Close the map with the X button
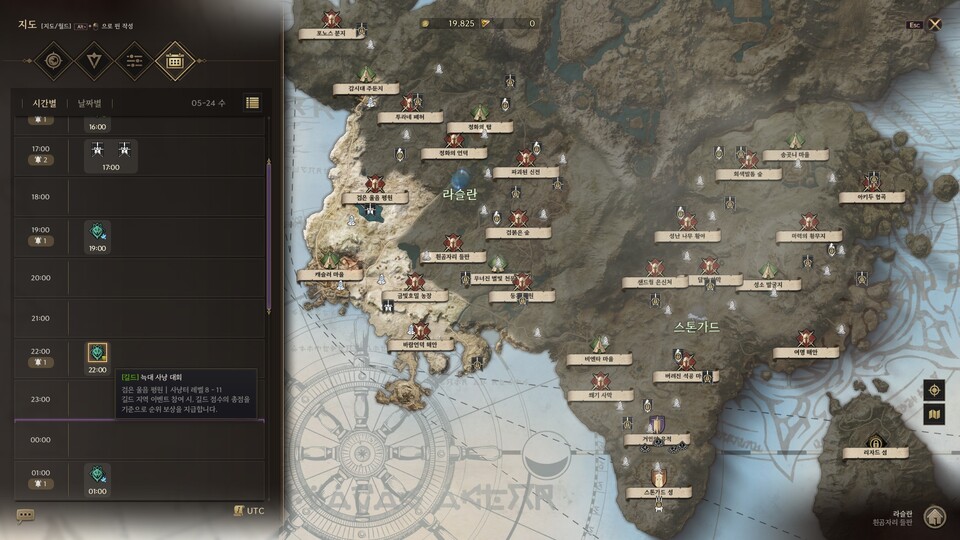The height and width of the screenshot is (540, 960). coord(935,24)
